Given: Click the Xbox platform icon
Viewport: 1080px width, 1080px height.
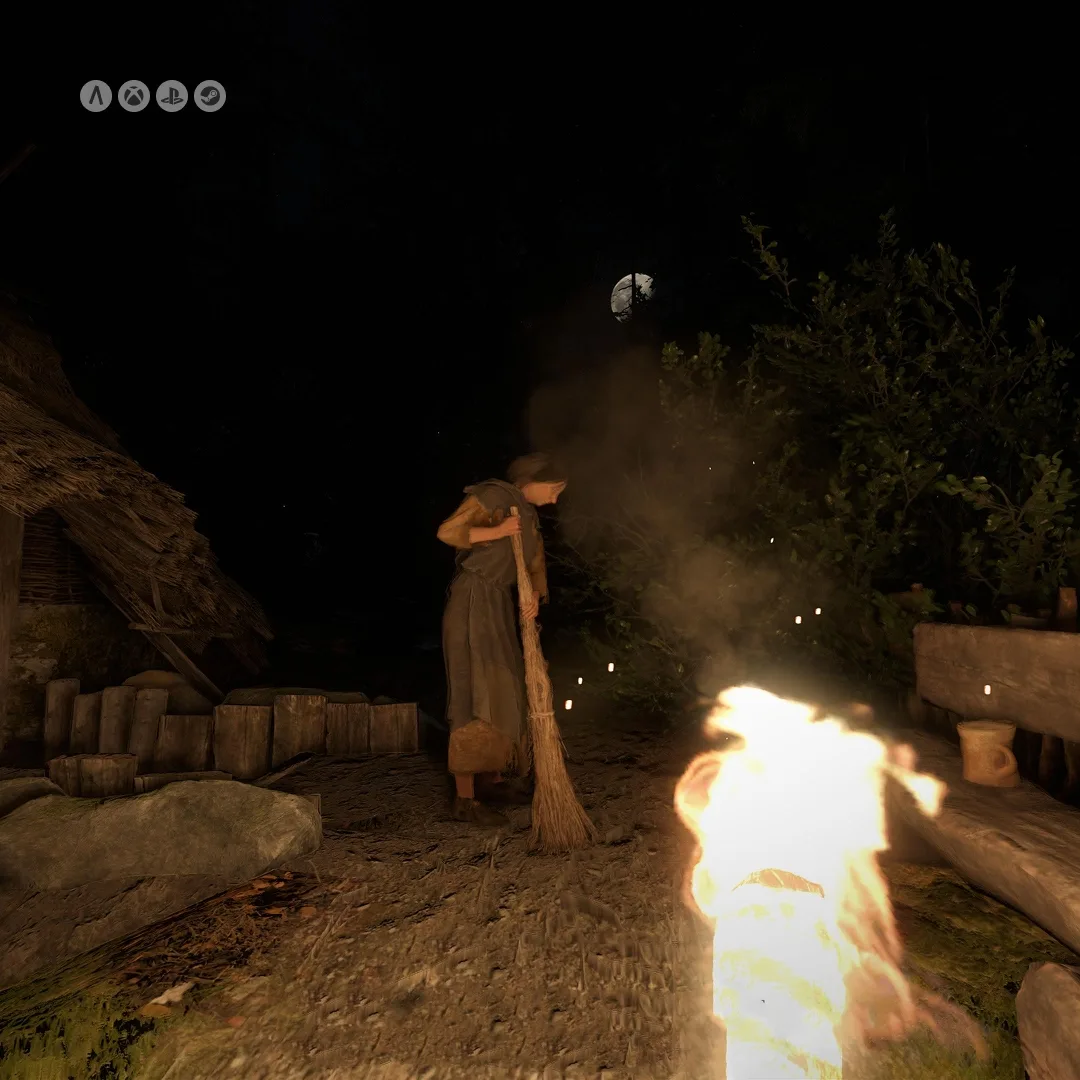Looking at the screenshot, I should pos(134,96).
